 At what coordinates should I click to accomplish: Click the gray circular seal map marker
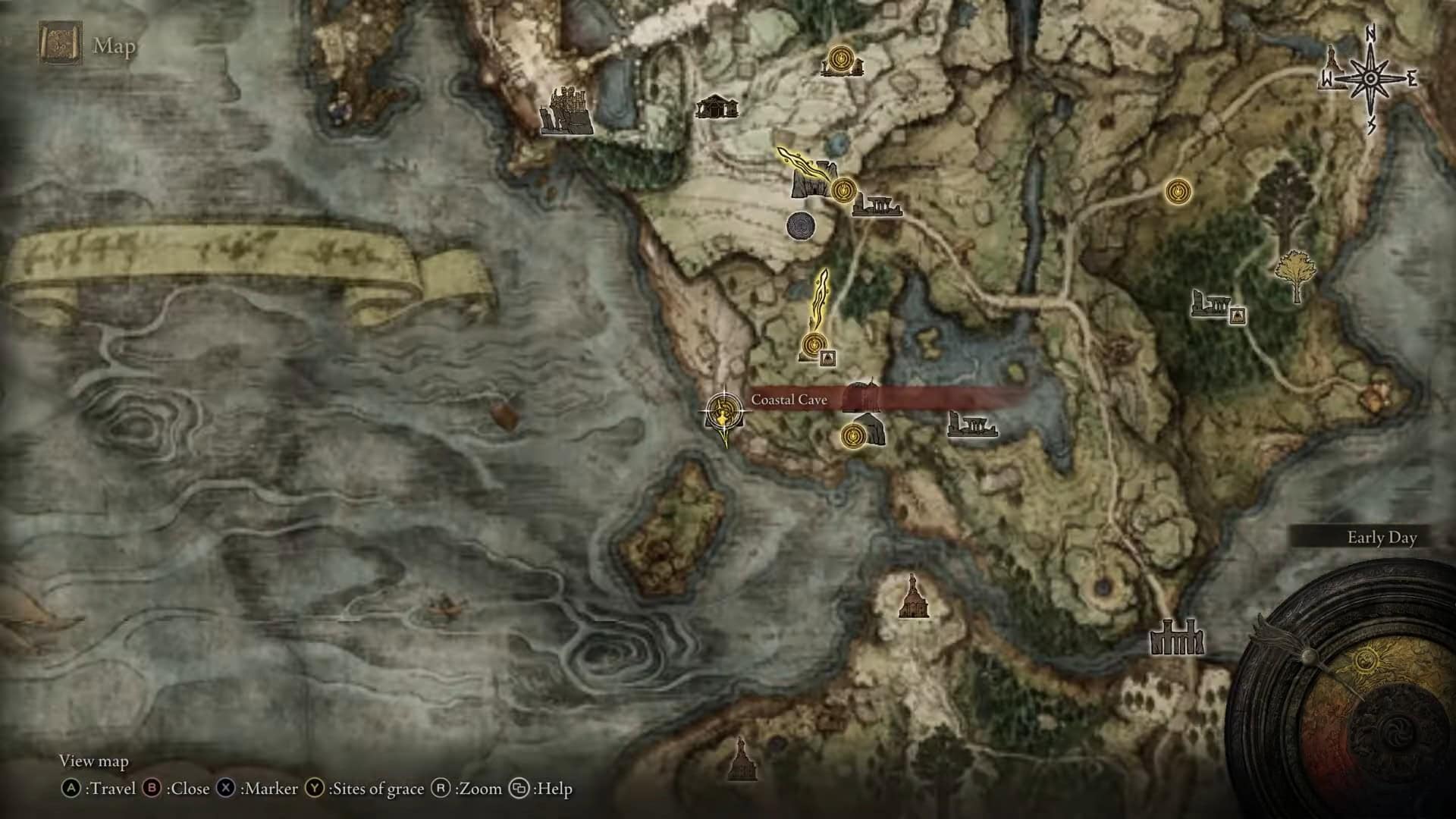click(x=801, y=225)
